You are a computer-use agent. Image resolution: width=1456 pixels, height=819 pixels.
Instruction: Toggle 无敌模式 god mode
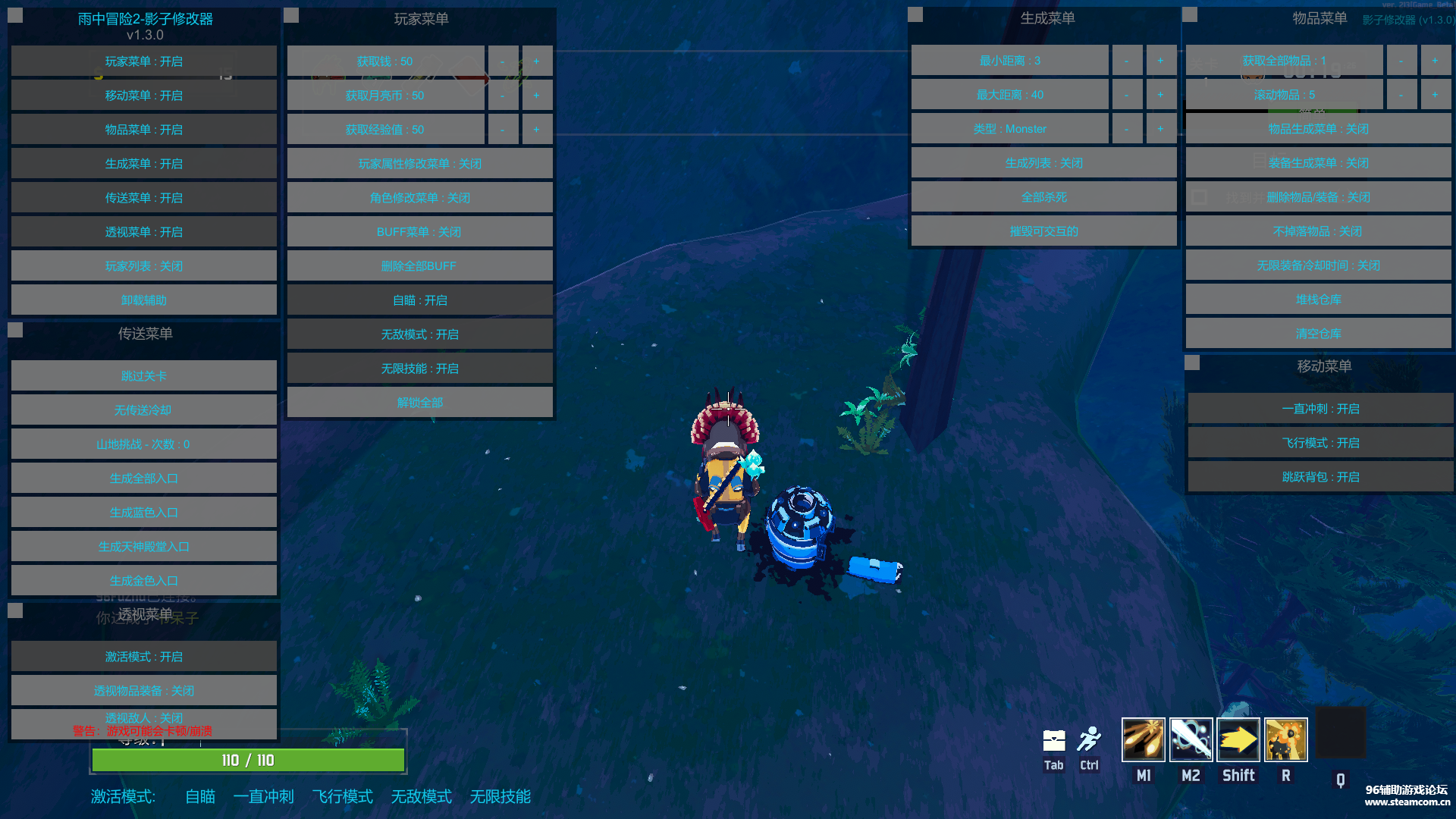click(x=419, y=334)
